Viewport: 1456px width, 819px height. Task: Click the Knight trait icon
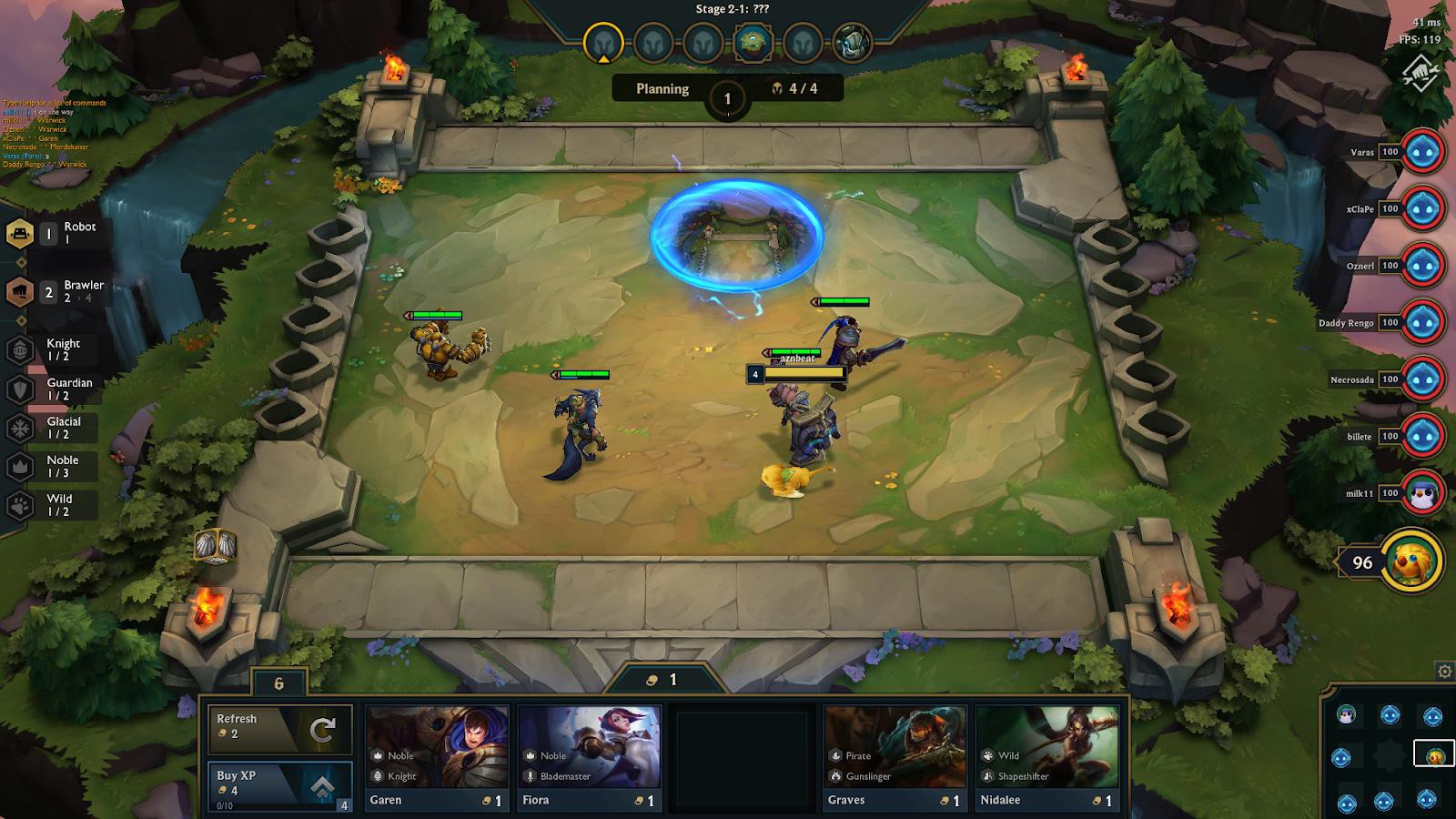20,349
